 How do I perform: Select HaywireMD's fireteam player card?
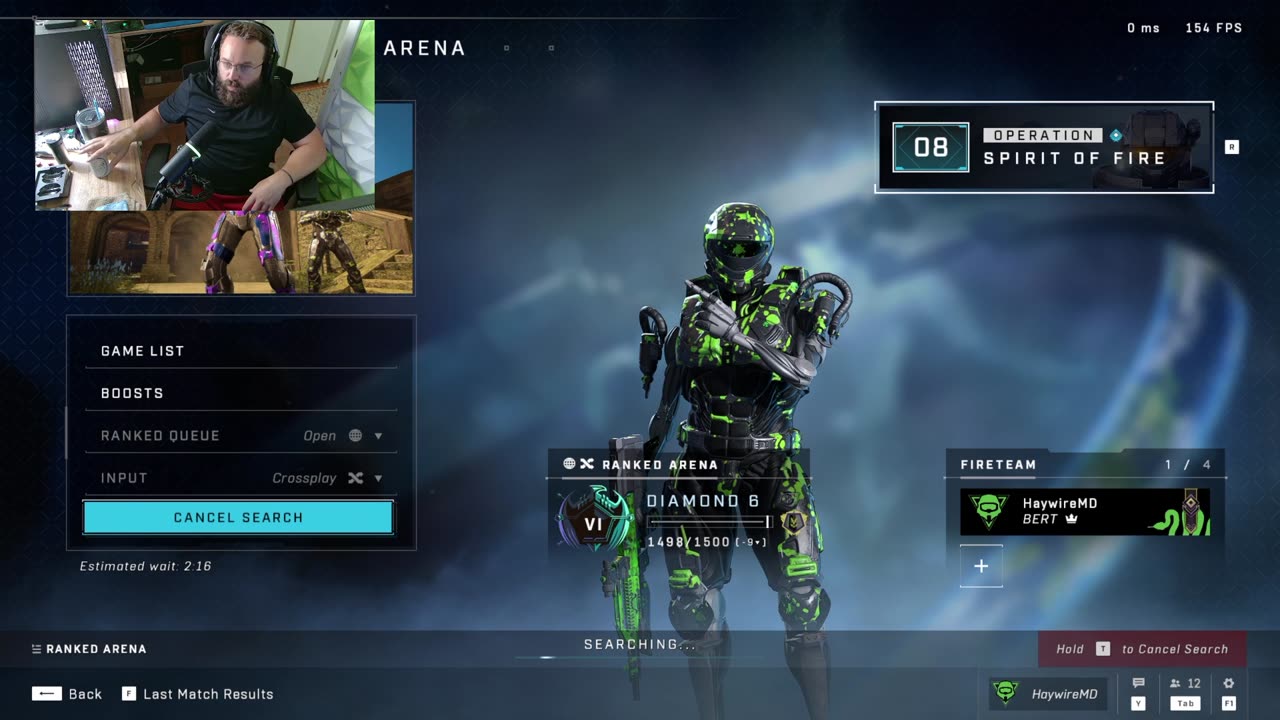point(1085,511)
